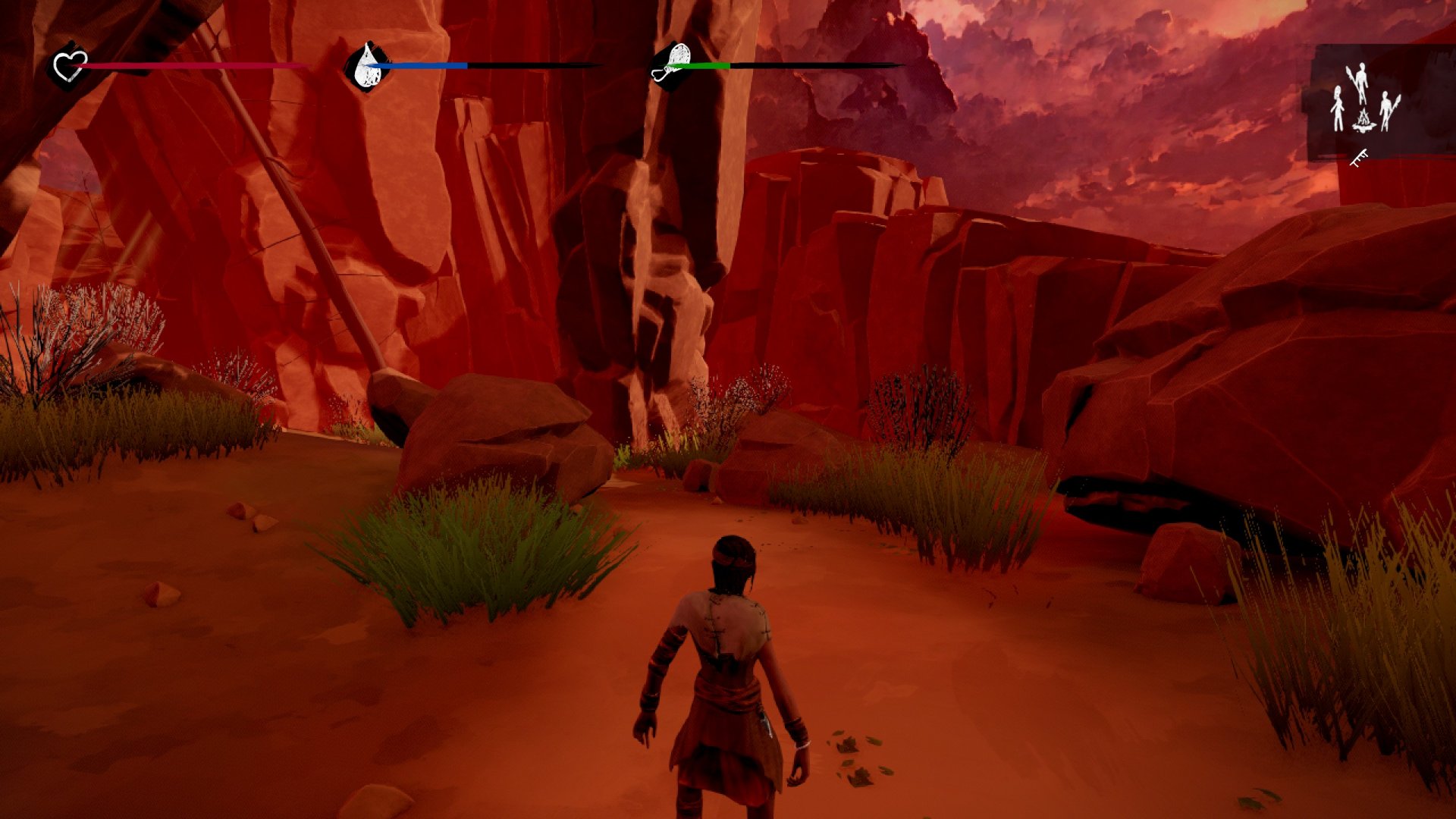Click the hunger food icon
The height and width of the screenshot is (819, 1456).
pos(671,65)
